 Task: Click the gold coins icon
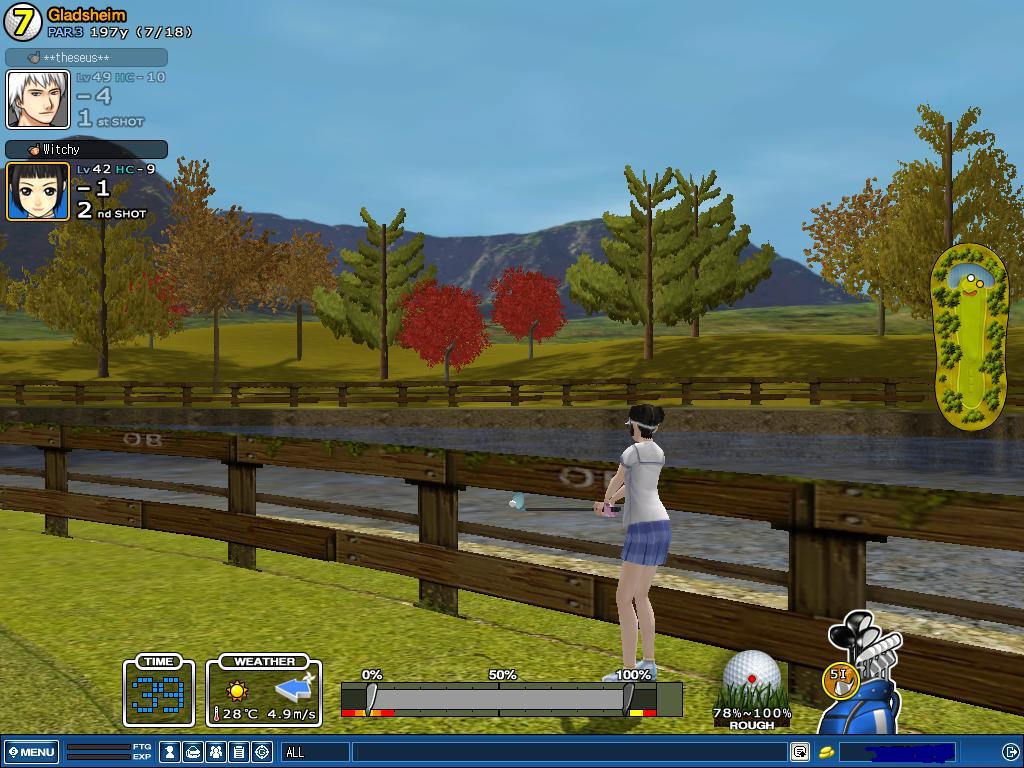click(x=827, y=752)
